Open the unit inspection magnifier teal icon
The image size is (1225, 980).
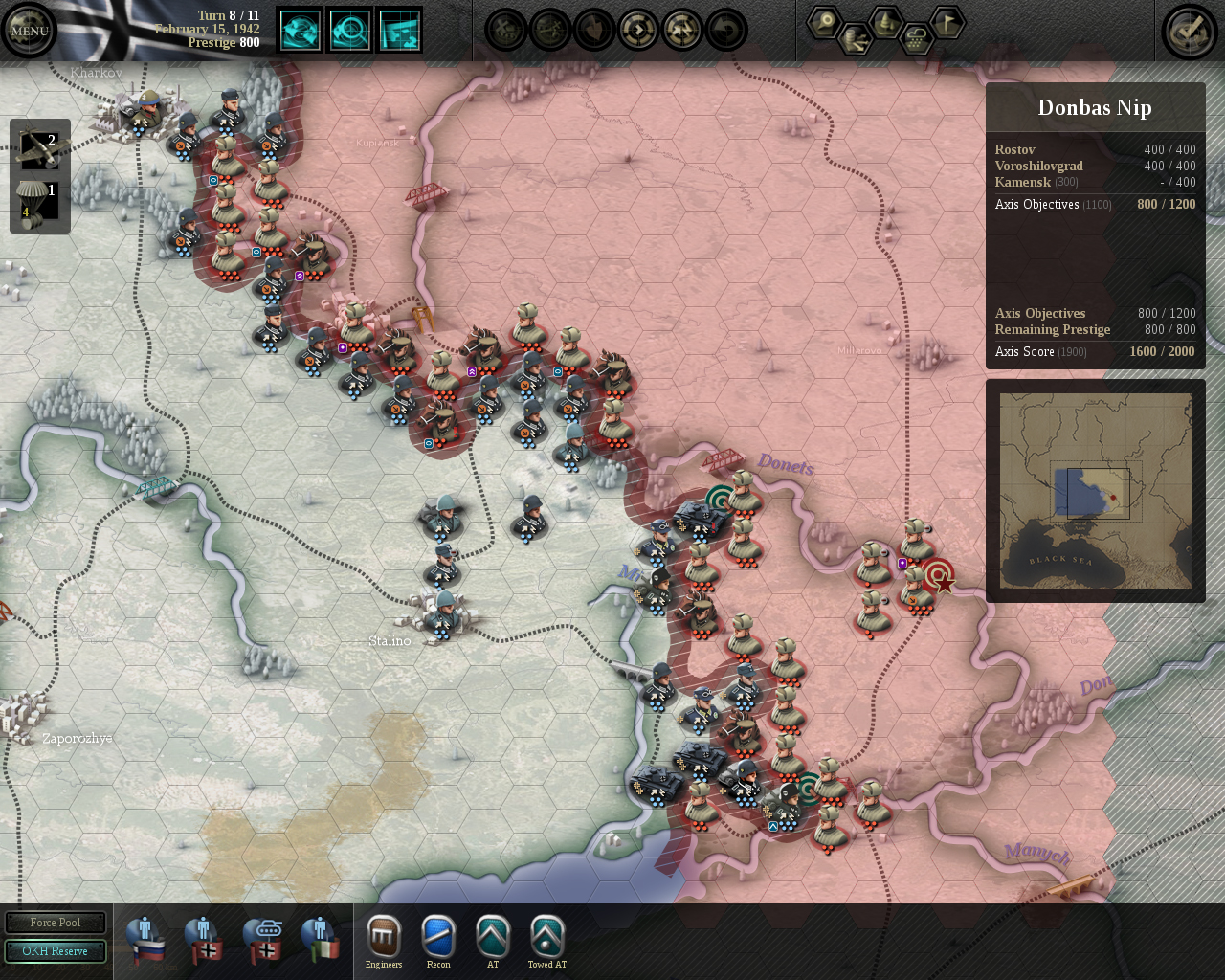(350, 30)
